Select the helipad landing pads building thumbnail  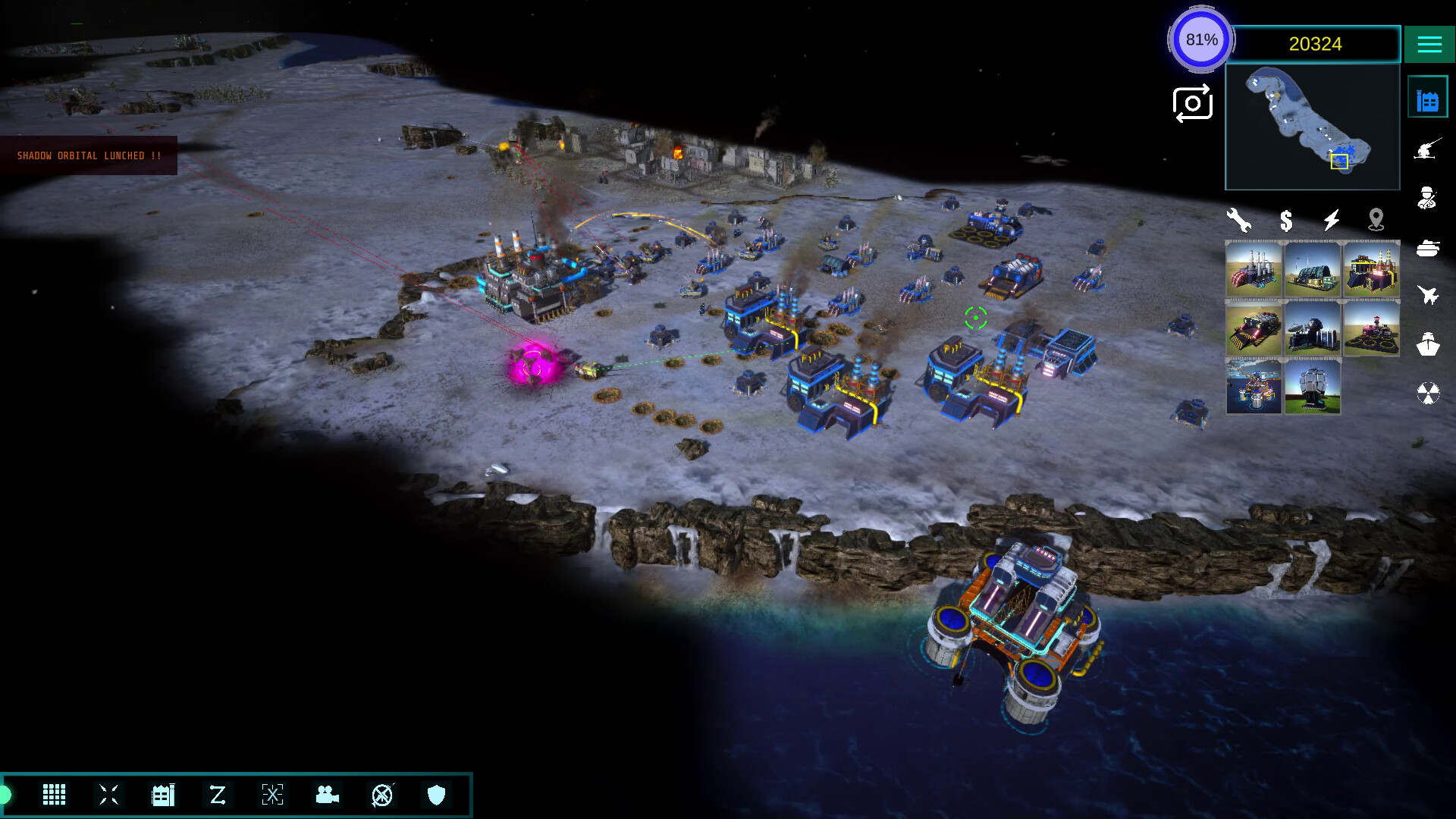(1372, 328)
